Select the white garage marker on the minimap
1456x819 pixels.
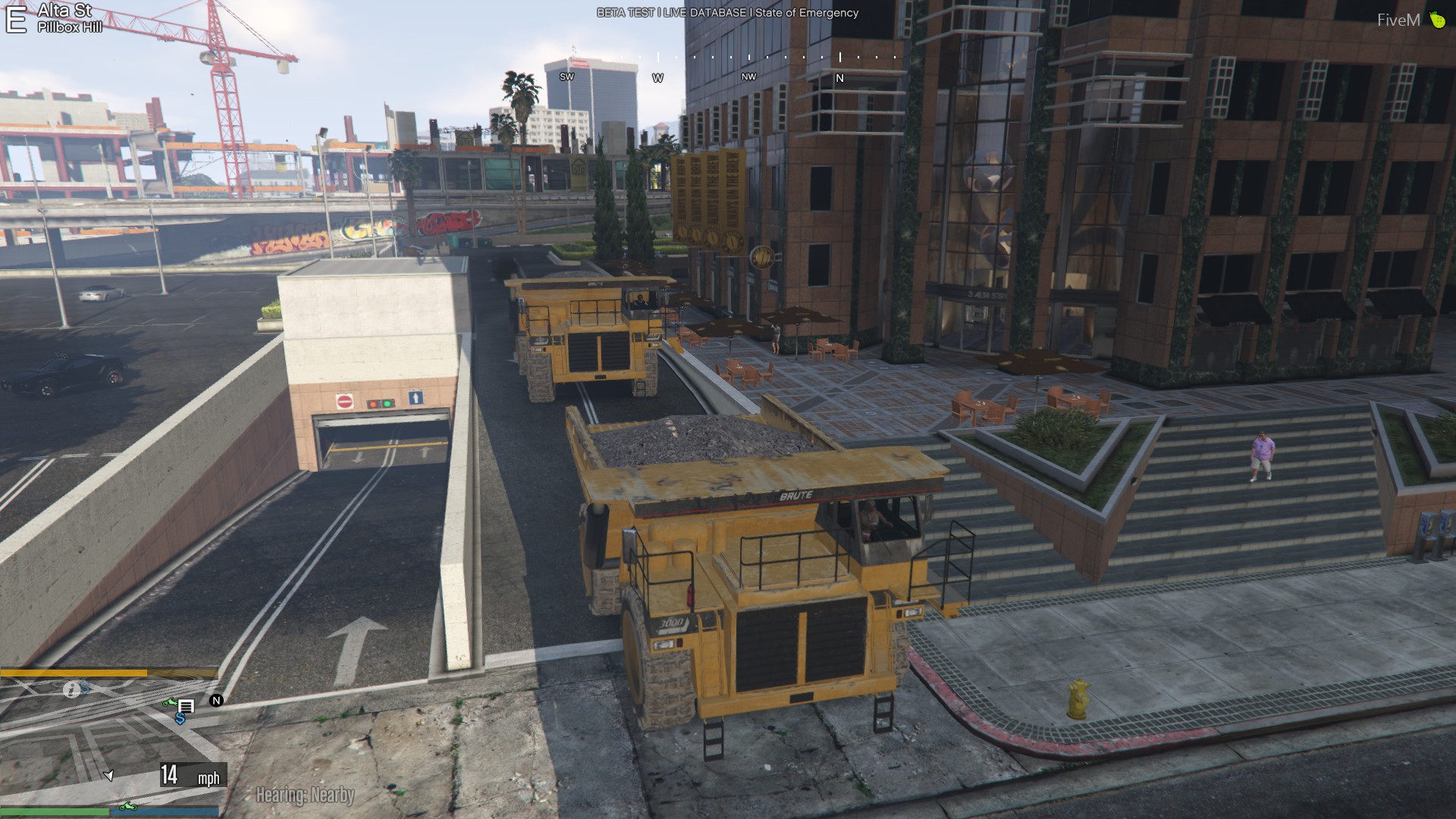click(186, 706)
